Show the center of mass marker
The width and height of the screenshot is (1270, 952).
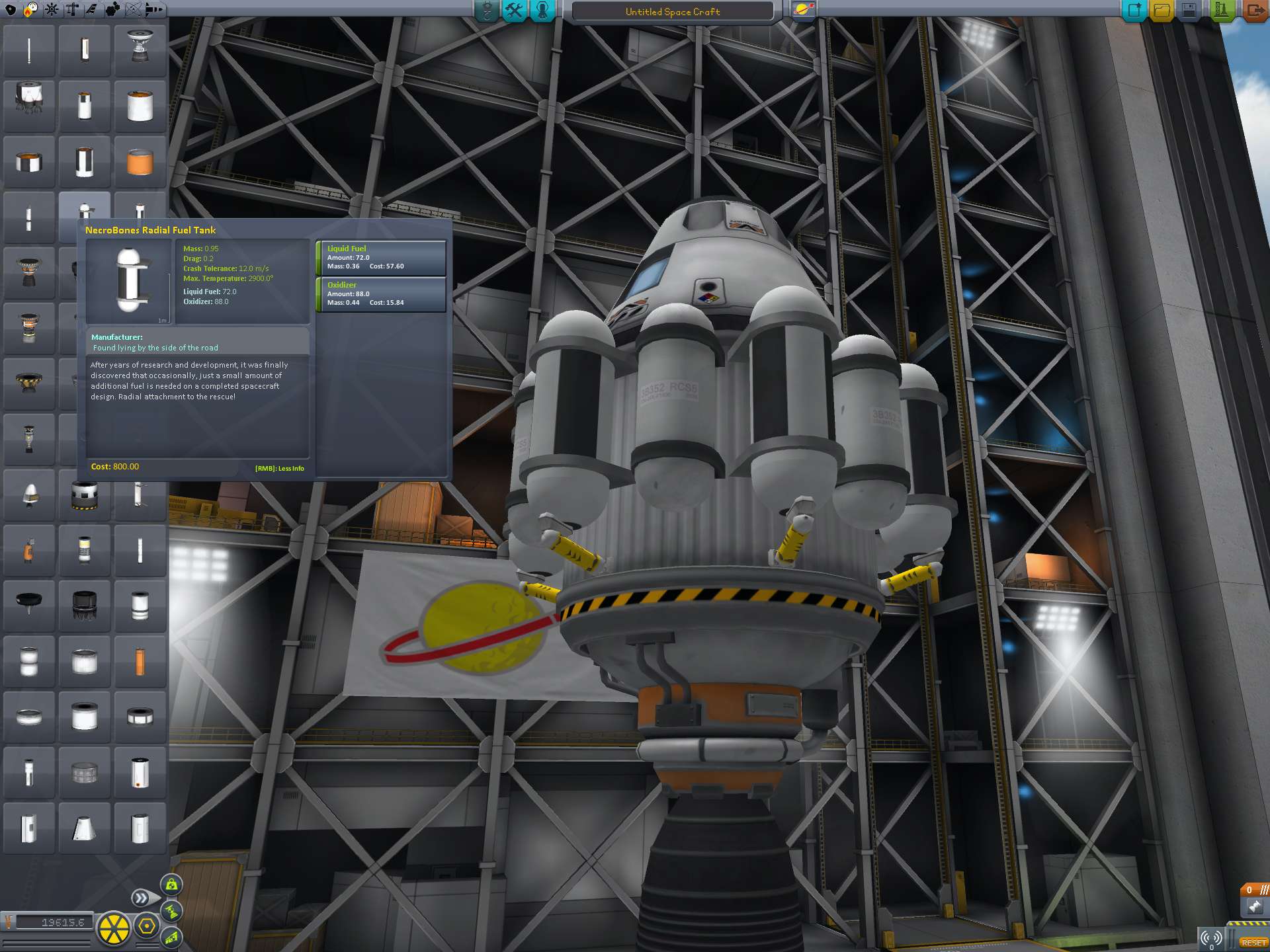(171, 885)
